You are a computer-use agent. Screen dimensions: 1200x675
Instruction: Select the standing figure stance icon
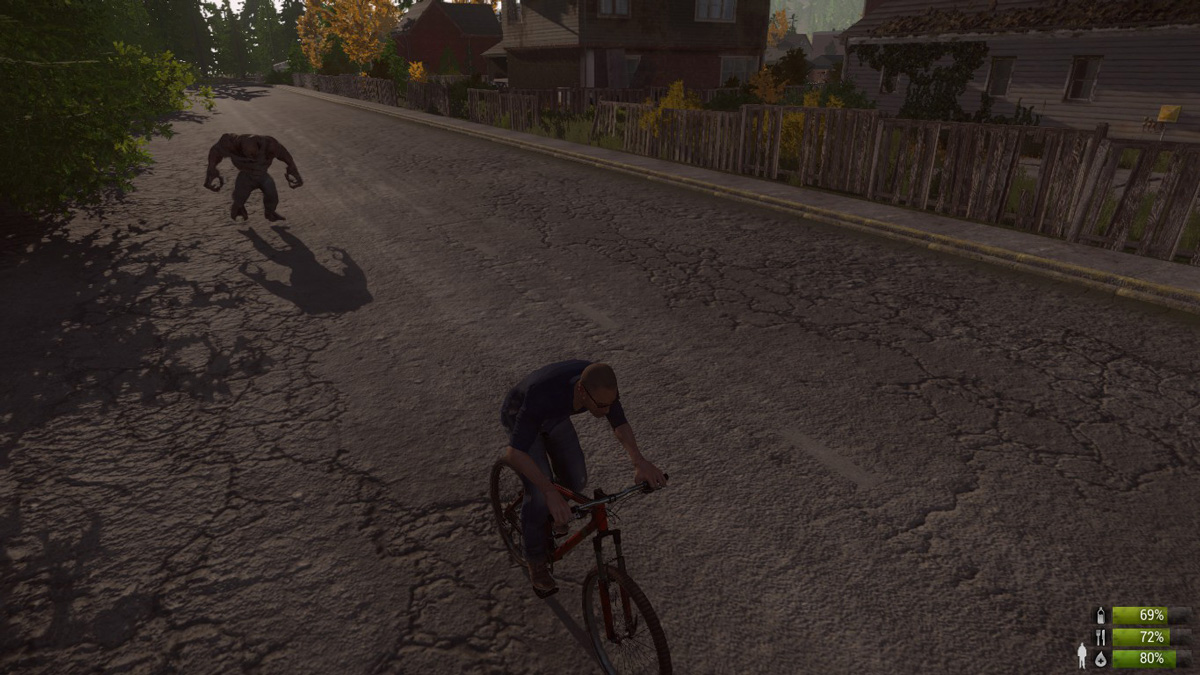pos(1081,656)
